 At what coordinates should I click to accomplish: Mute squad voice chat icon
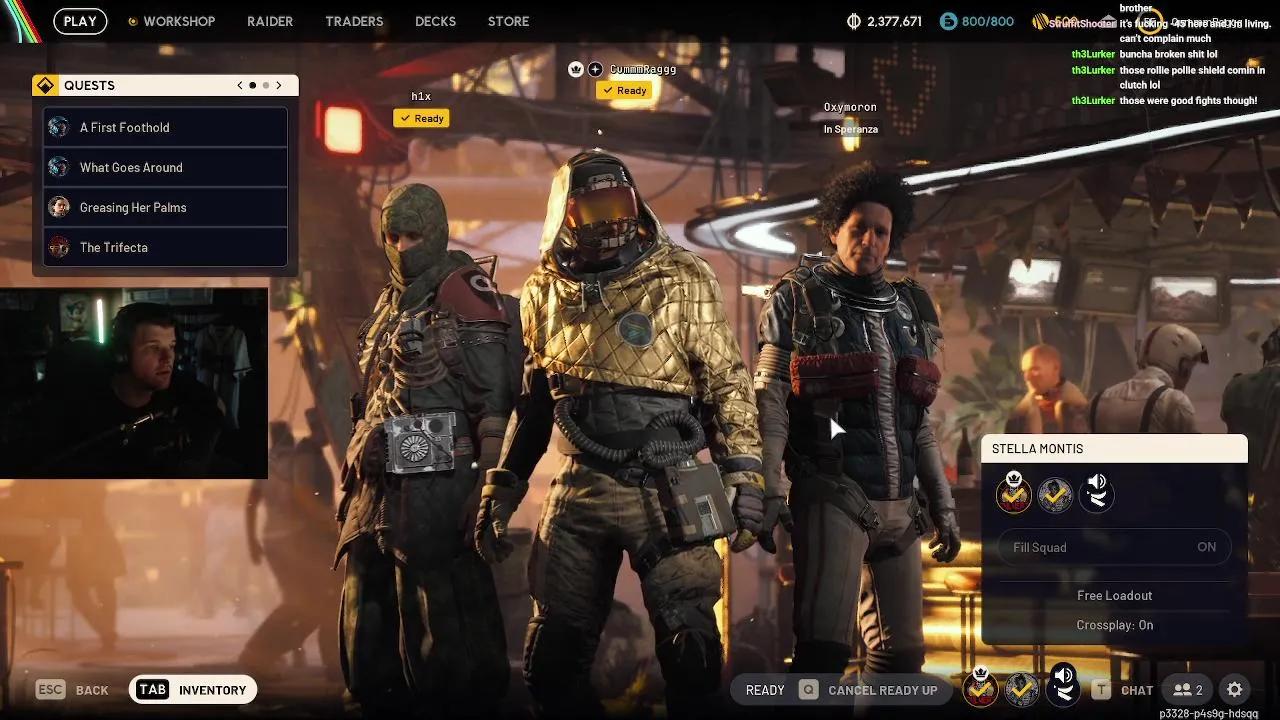tap(1063, 687)
